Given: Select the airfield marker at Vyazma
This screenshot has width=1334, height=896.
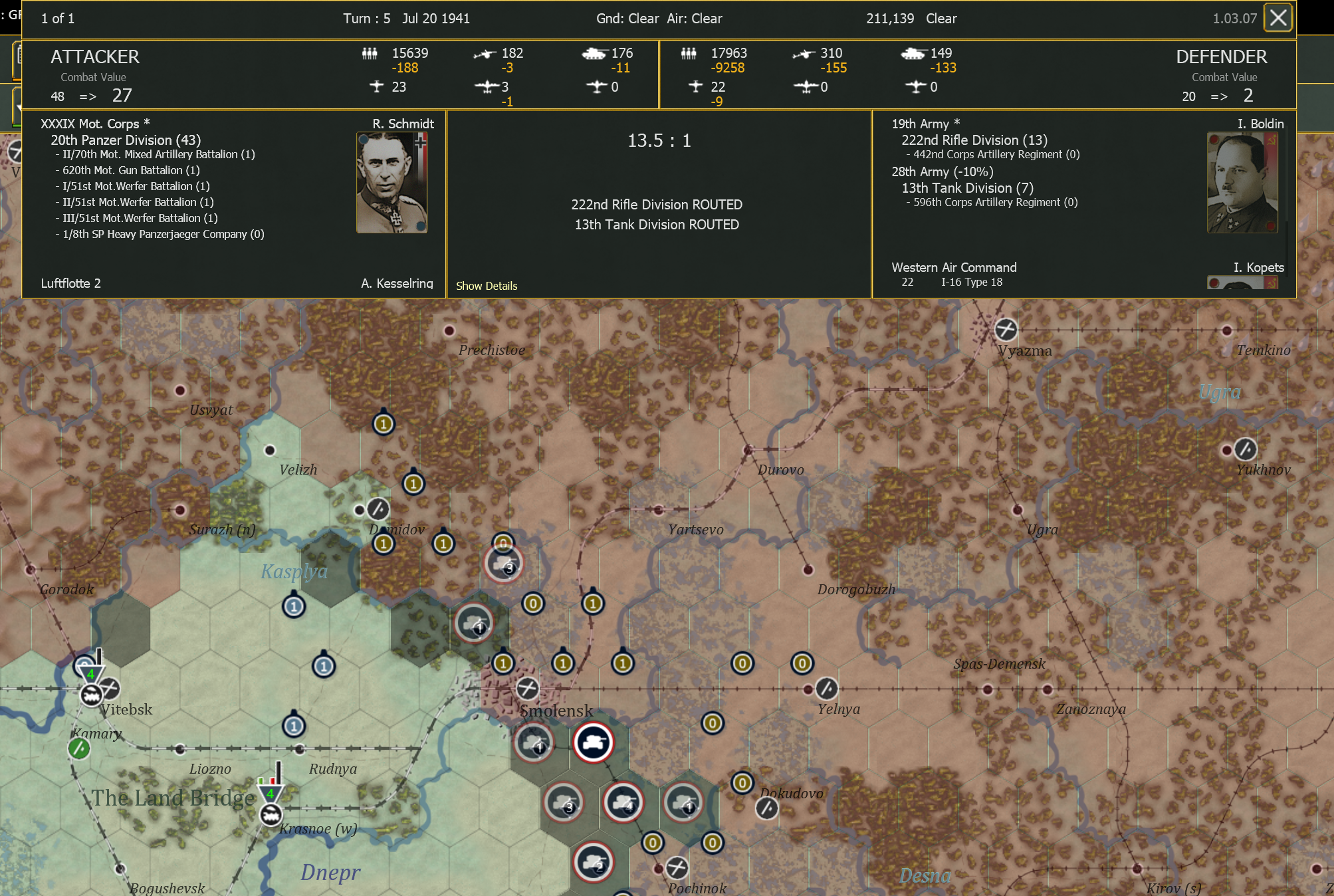Looking at the screenshot, I should [x=1006, y=329].
